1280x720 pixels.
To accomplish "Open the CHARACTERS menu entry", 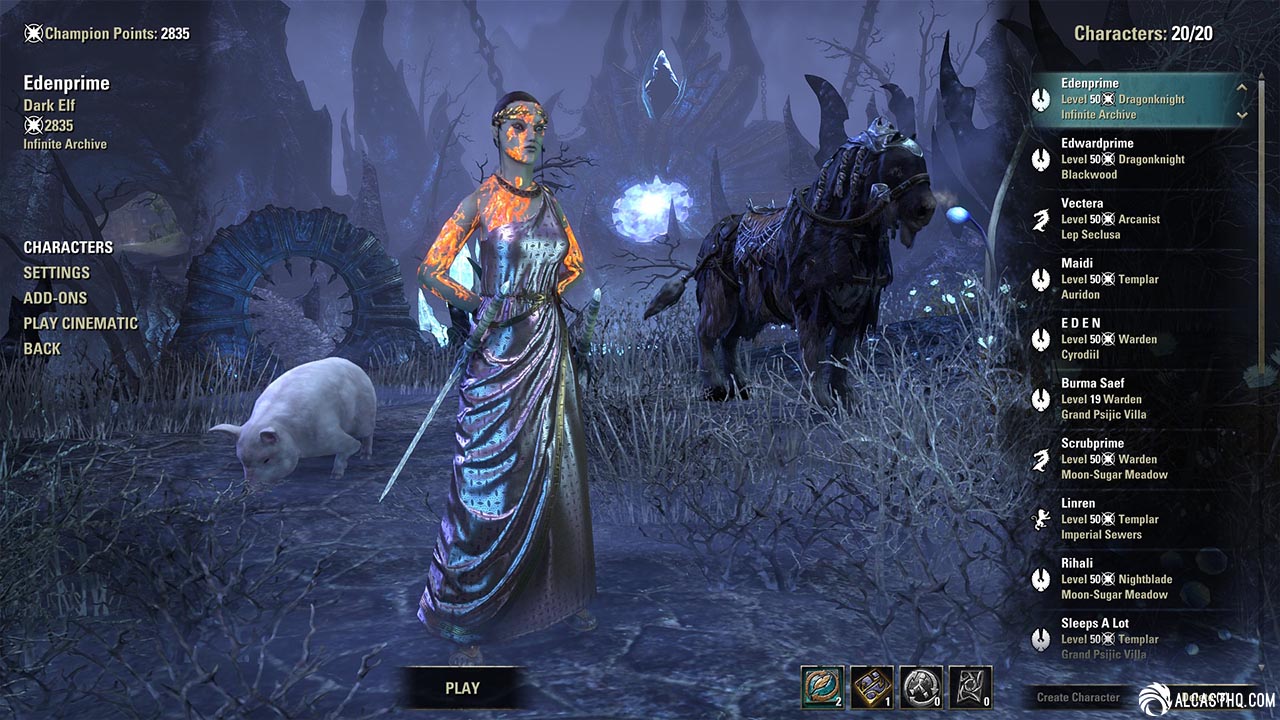I will [x=68, y=247].
